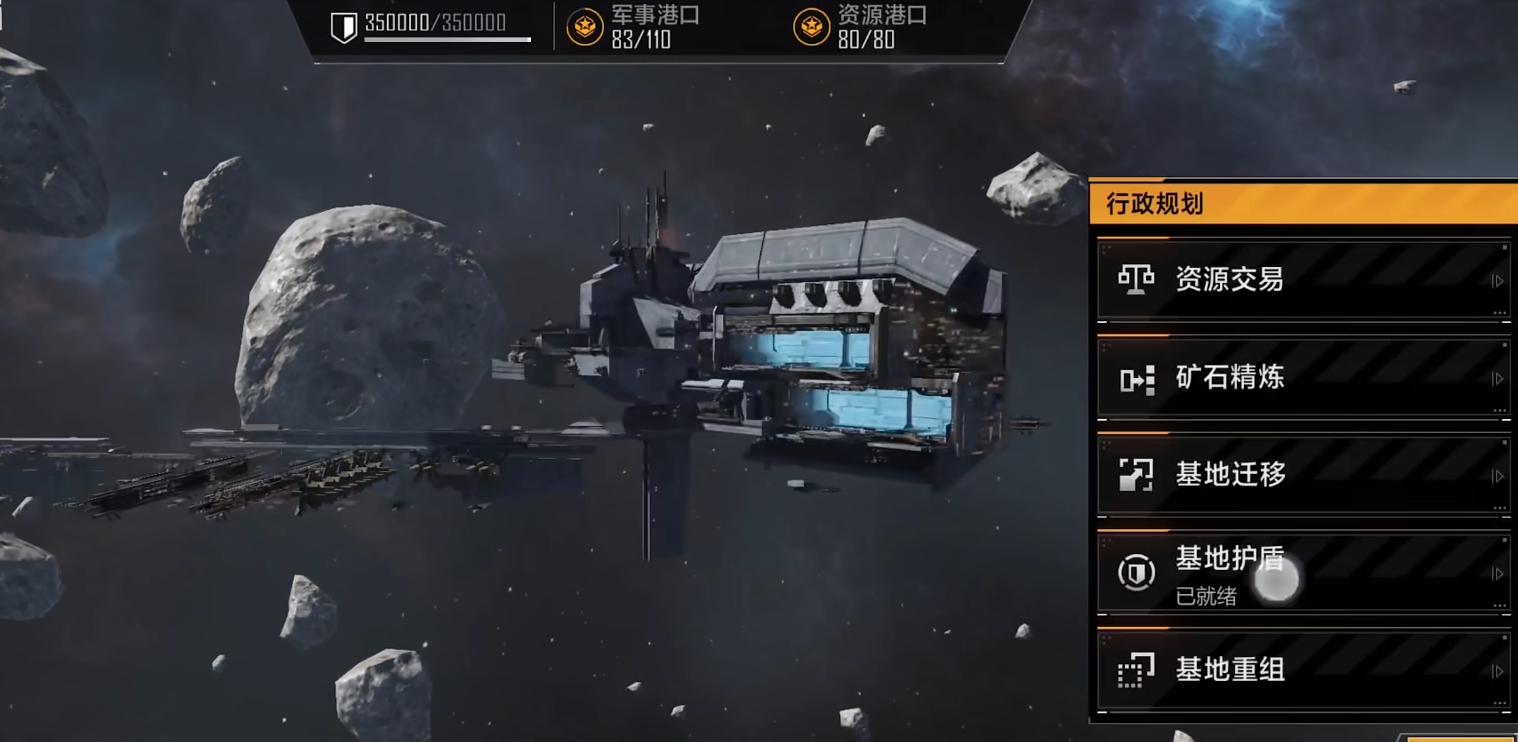Open 基地重组 base reorganization
Image resolution: width=1518 pixels, height=742 pixels.
pyautogui.click(x=1302, y=670)
